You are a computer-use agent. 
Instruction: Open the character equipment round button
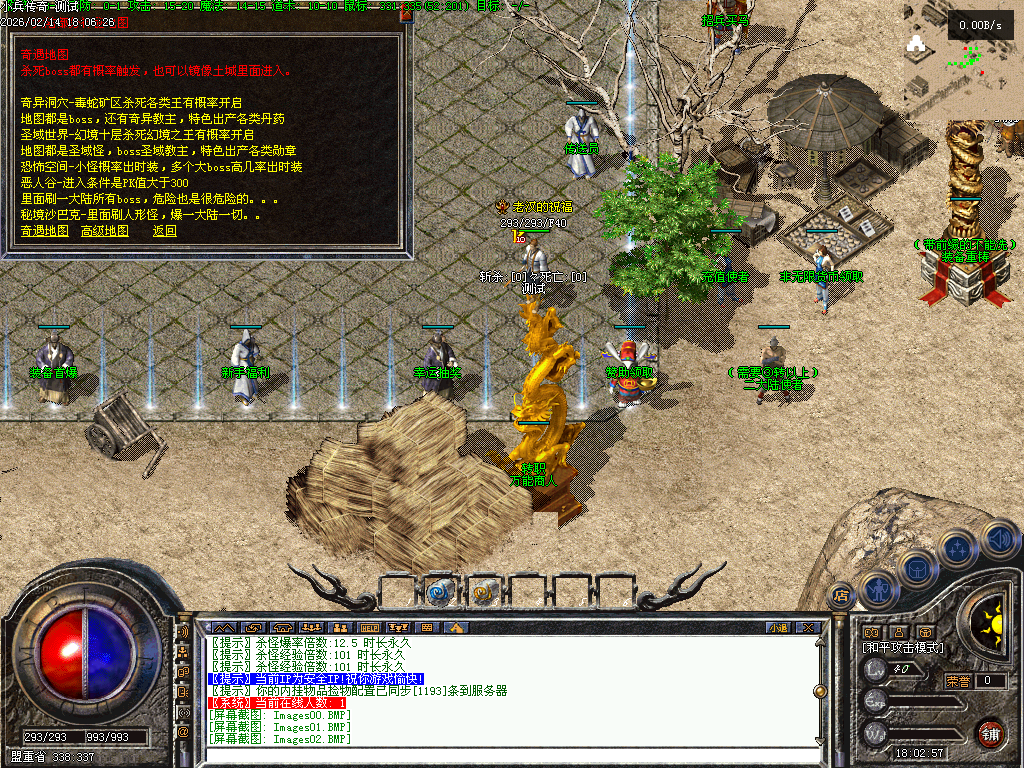tap(877, 588)
